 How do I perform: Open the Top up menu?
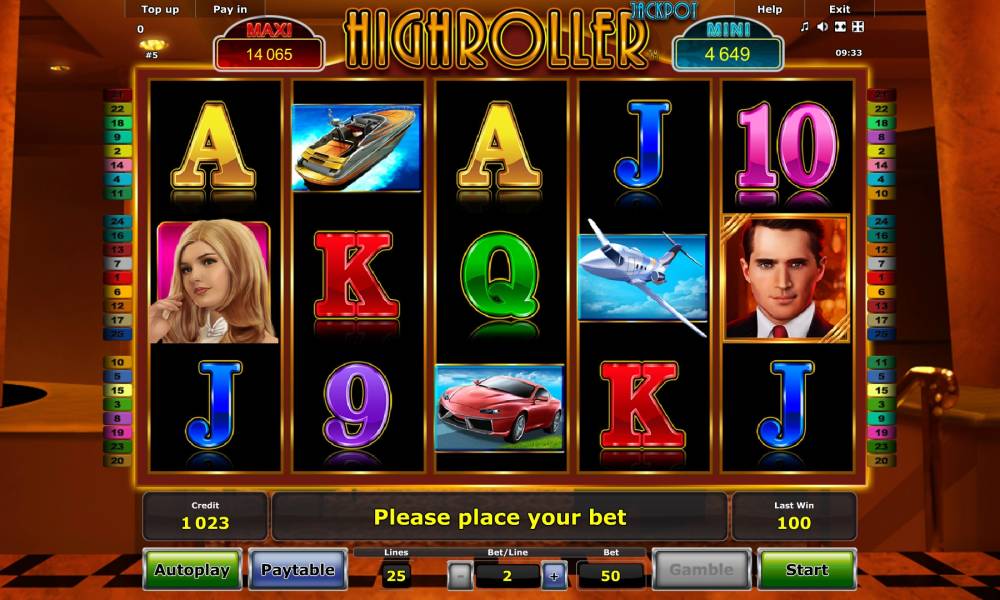(x=160, y=9)
